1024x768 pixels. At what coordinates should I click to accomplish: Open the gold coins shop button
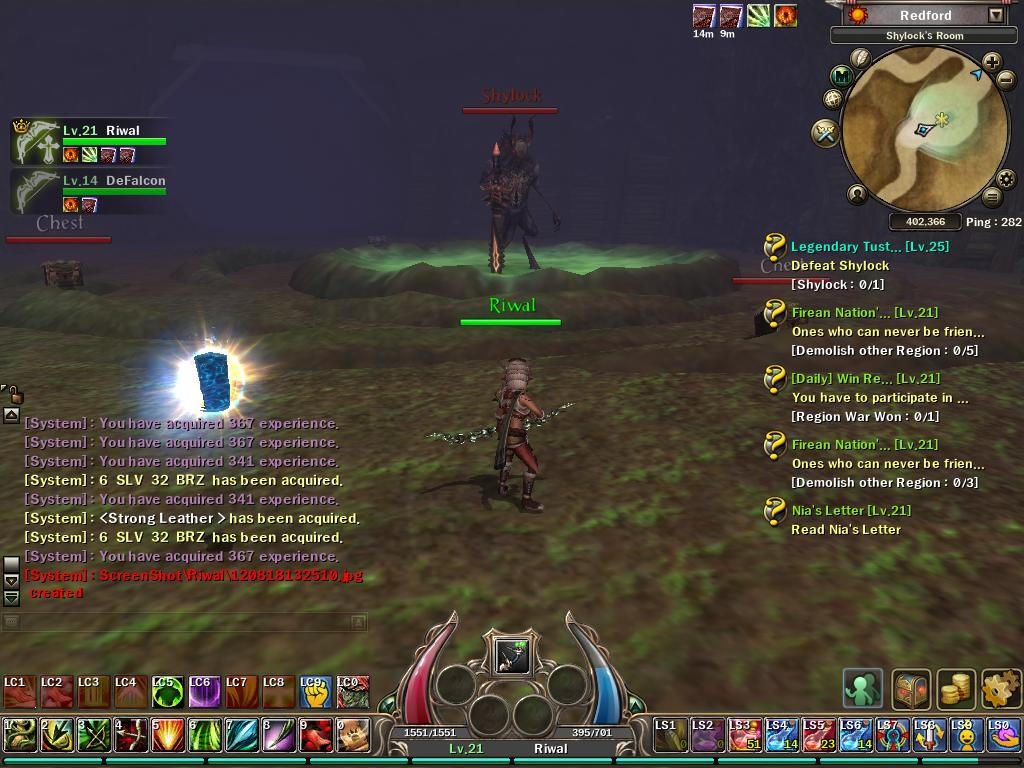point(957,689)
